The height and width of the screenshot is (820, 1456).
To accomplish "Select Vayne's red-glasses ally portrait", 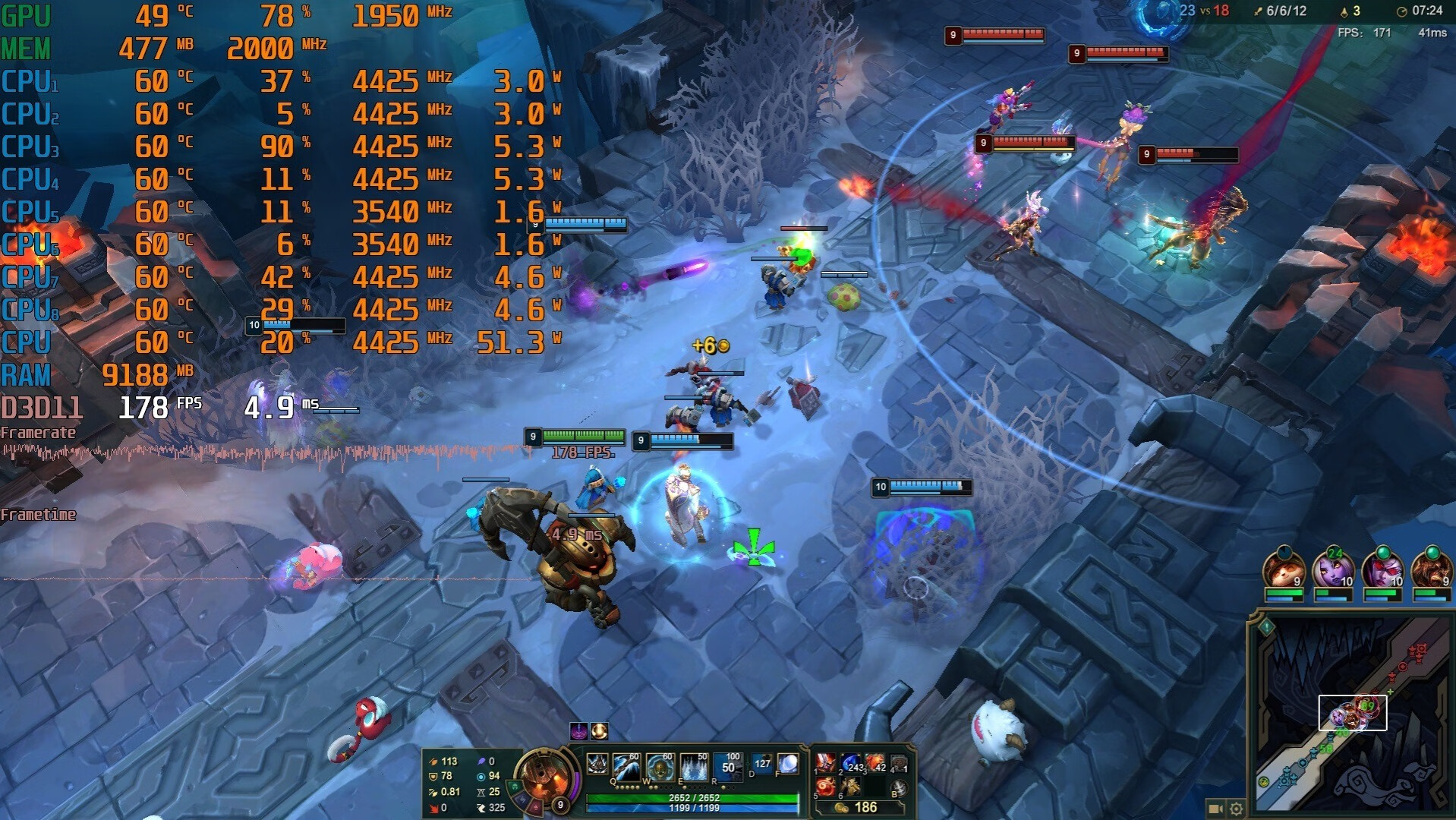I will coord(1382,569).
